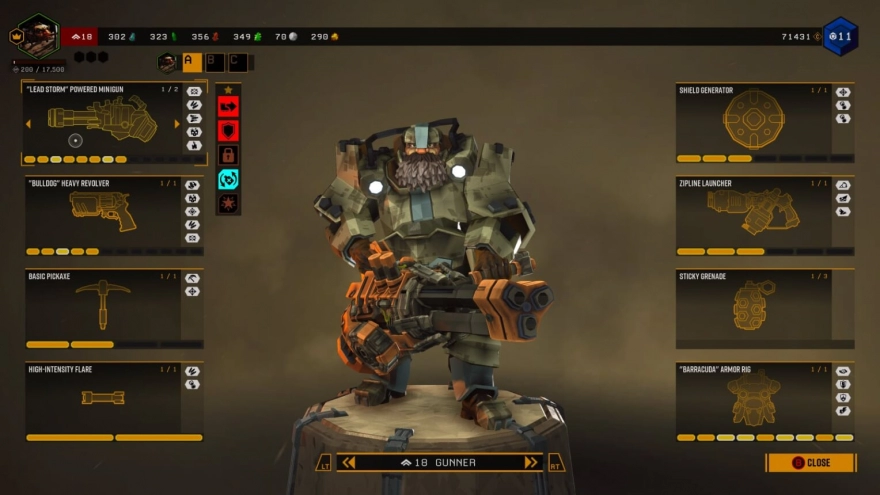Screen dimensions: 880x495
Task: Switch to loadout B
Action: point(215,62)
